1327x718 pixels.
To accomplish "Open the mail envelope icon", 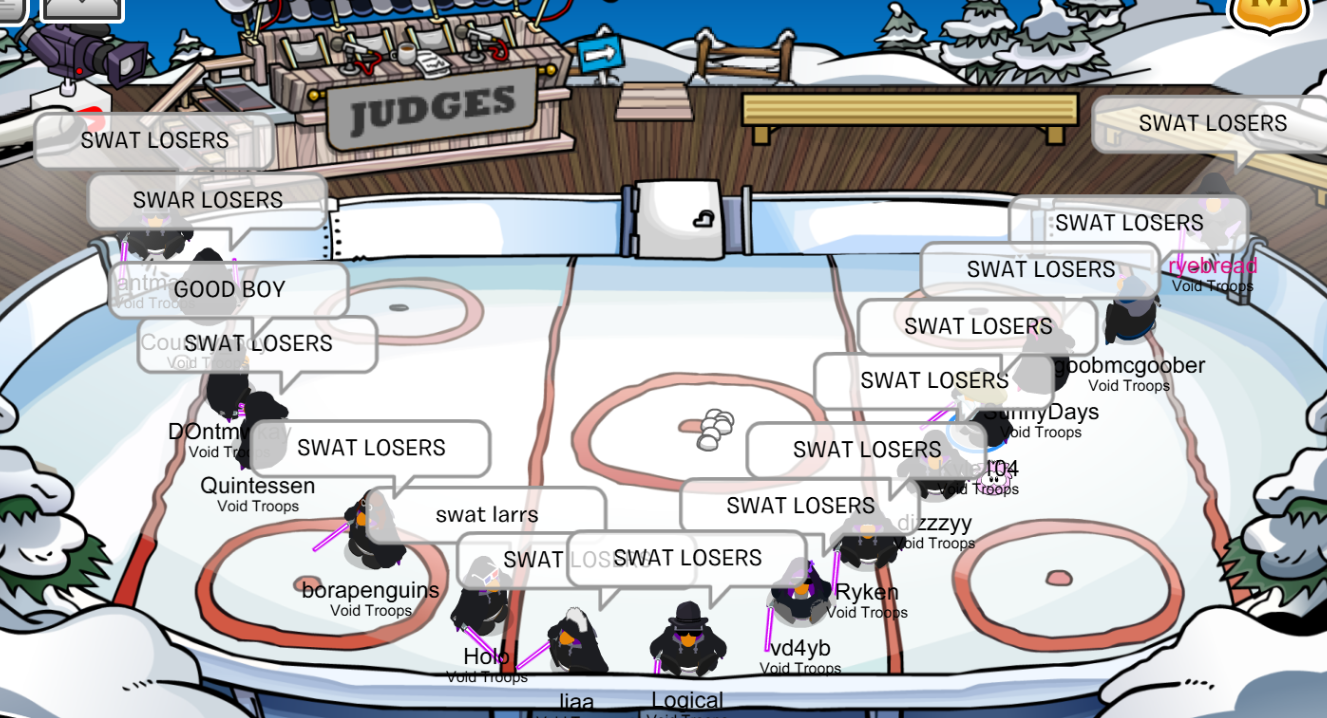I will (81, 8).
